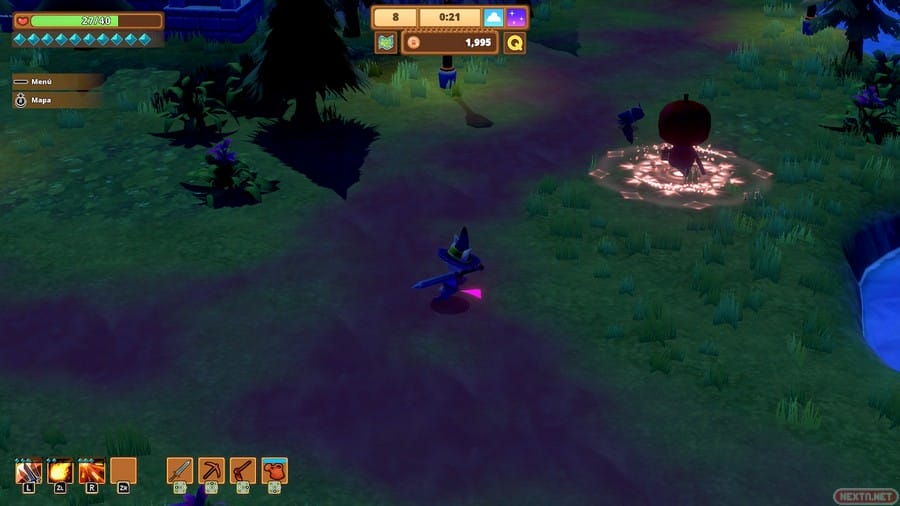Viewport: 900px width, 506px height.
Task: Equip the pickaxe tool slot
Action: tap(211, 470)
